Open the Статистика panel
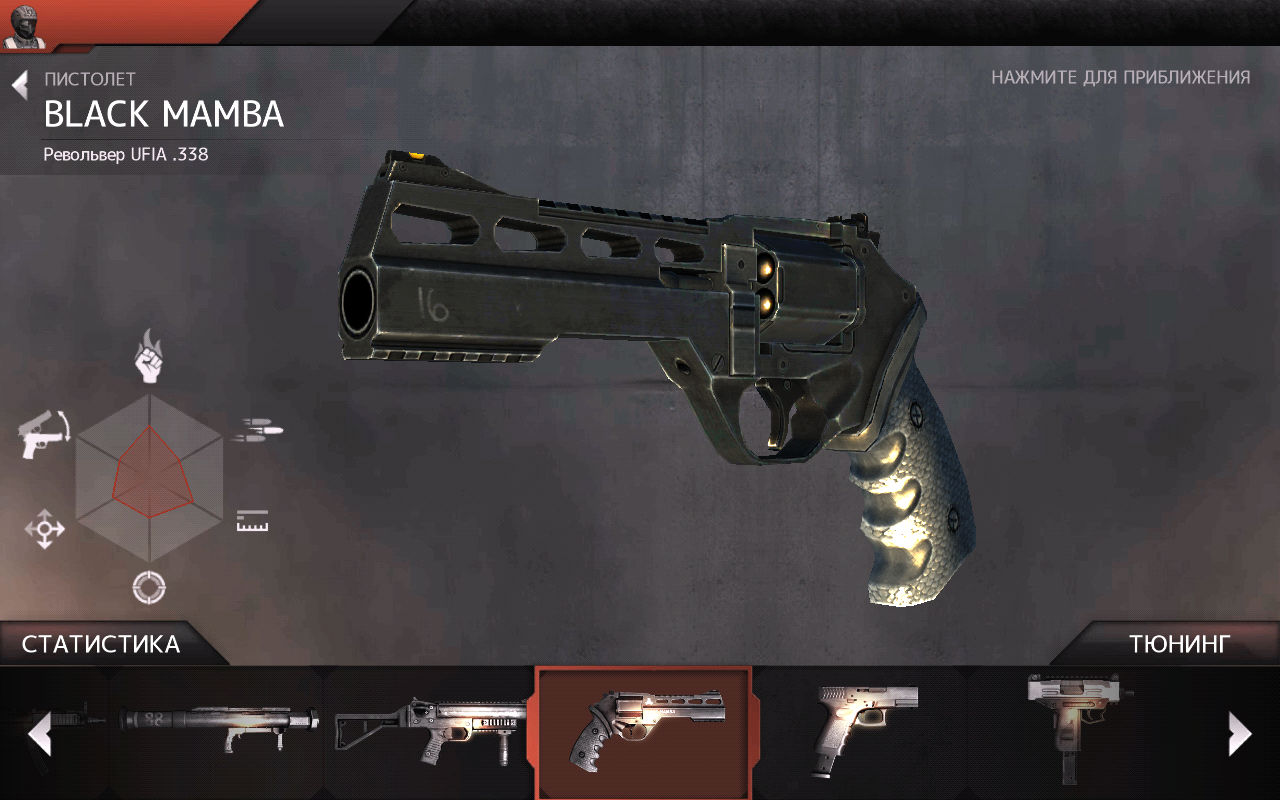 (x=101, y=644)
